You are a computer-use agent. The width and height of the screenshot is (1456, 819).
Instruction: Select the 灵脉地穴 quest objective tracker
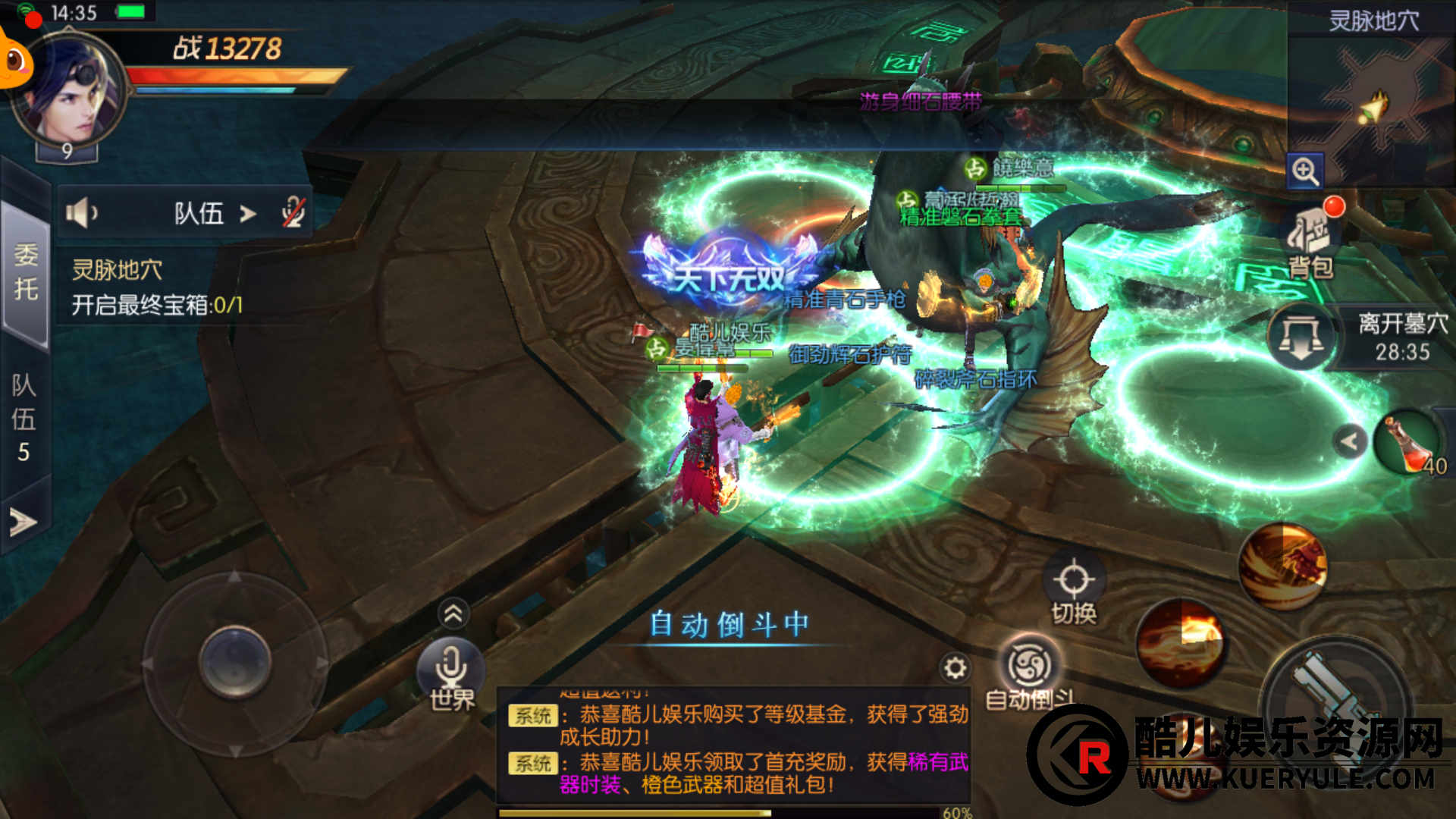coord(156,288)
